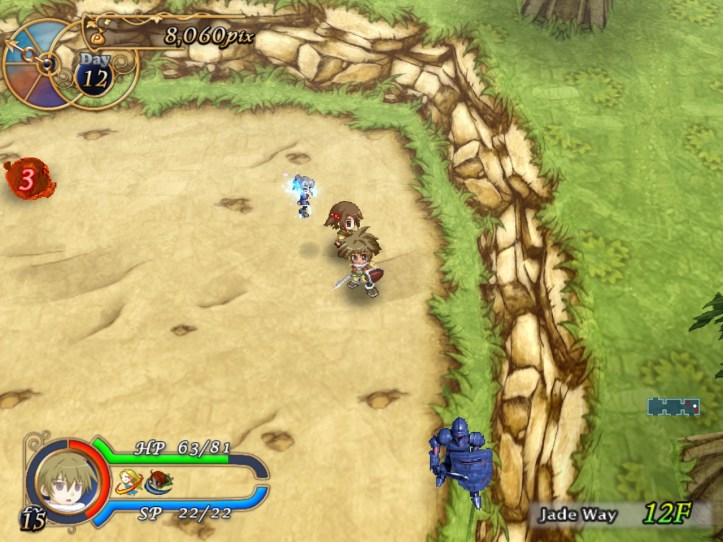The height and width of the screenshot is (542, 723).
Task: Select the blonde character skill icon
Action: pyautogui.click(x=127, y=482)
